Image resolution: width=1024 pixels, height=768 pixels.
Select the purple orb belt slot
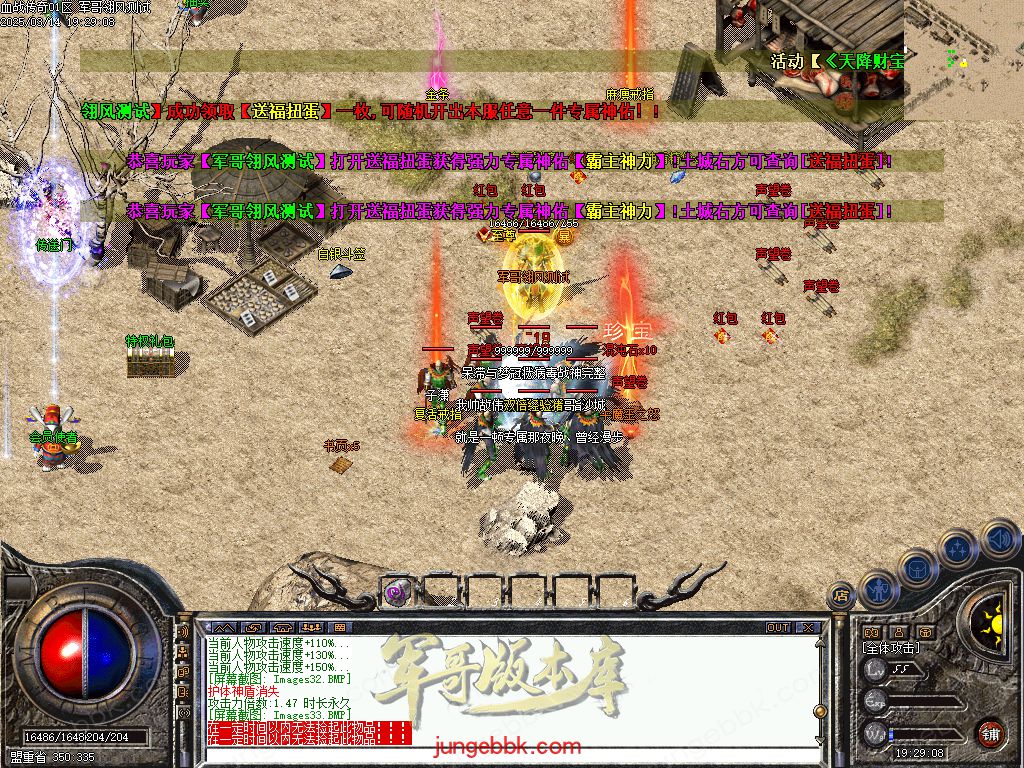(x=397, y=591)
